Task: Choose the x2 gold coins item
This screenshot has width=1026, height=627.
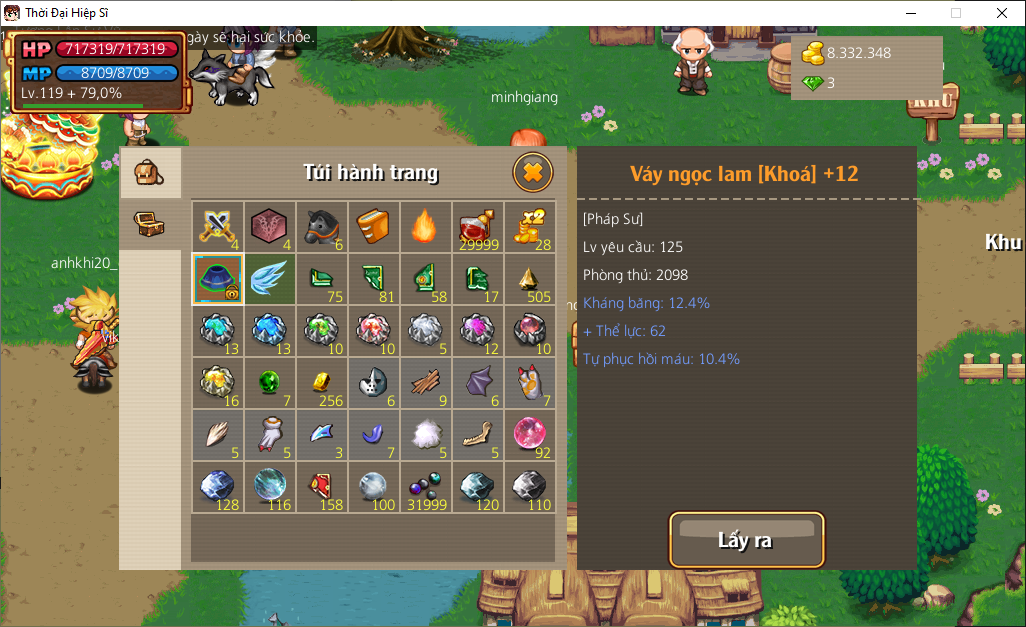Action: 530,227
